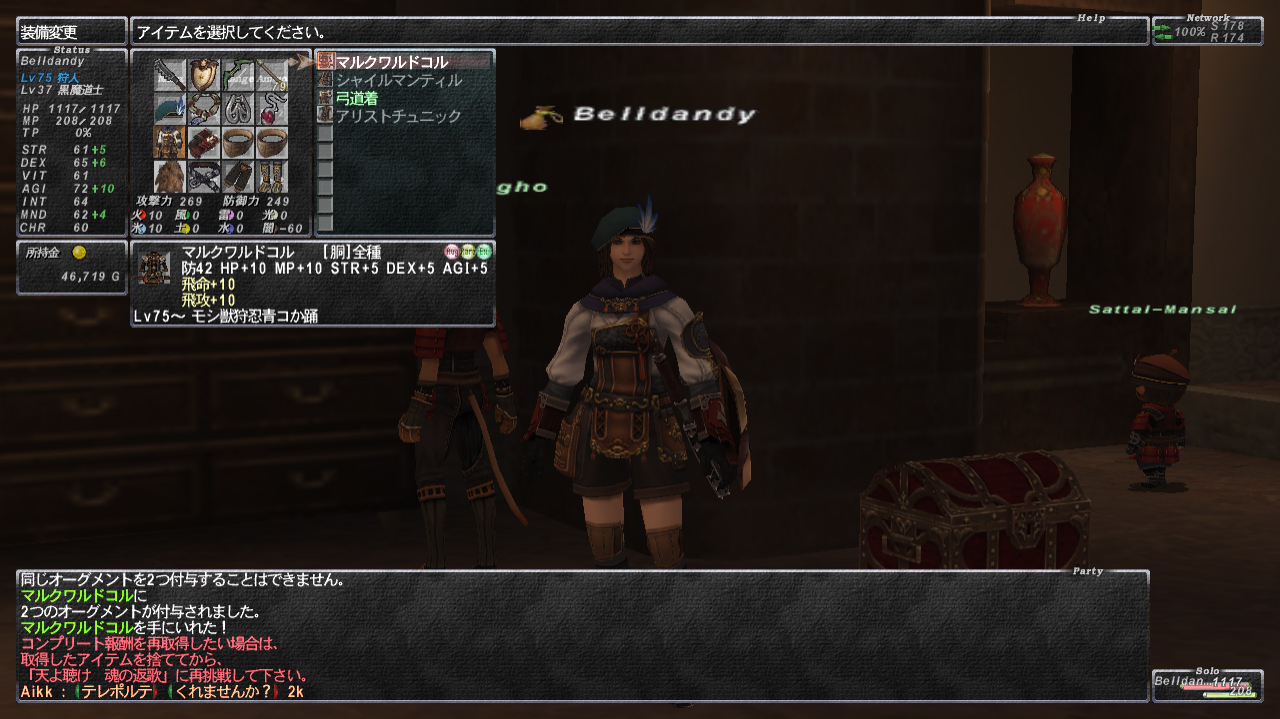Select the silver earring slot
1280x719 pixels.
pyautogui.click(x=238, y=108)
